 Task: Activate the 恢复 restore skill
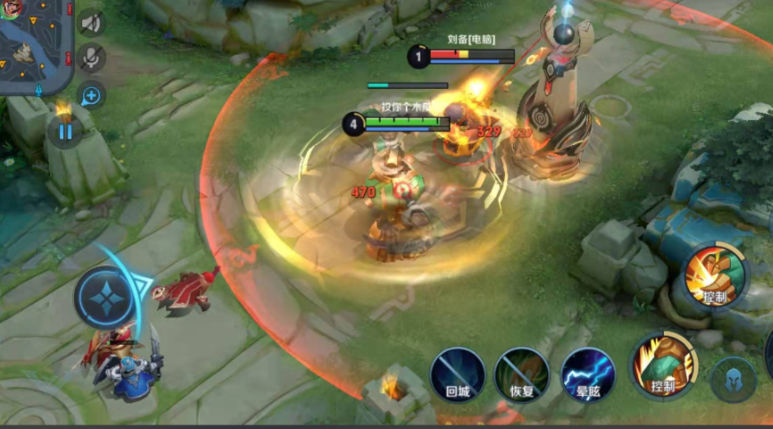(x=522, y=374)
